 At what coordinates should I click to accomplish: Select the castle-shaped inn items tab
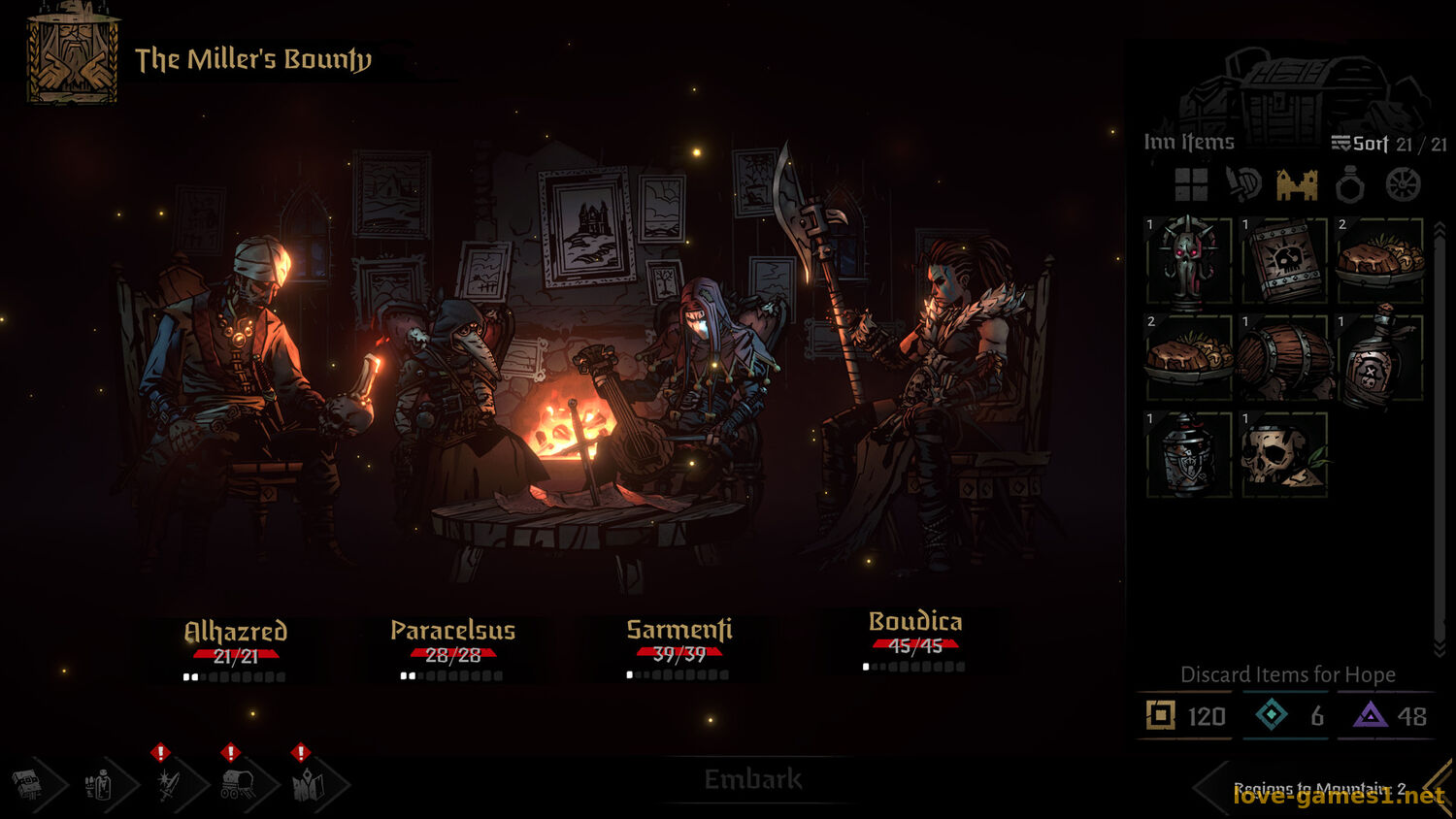point(1297,184)
